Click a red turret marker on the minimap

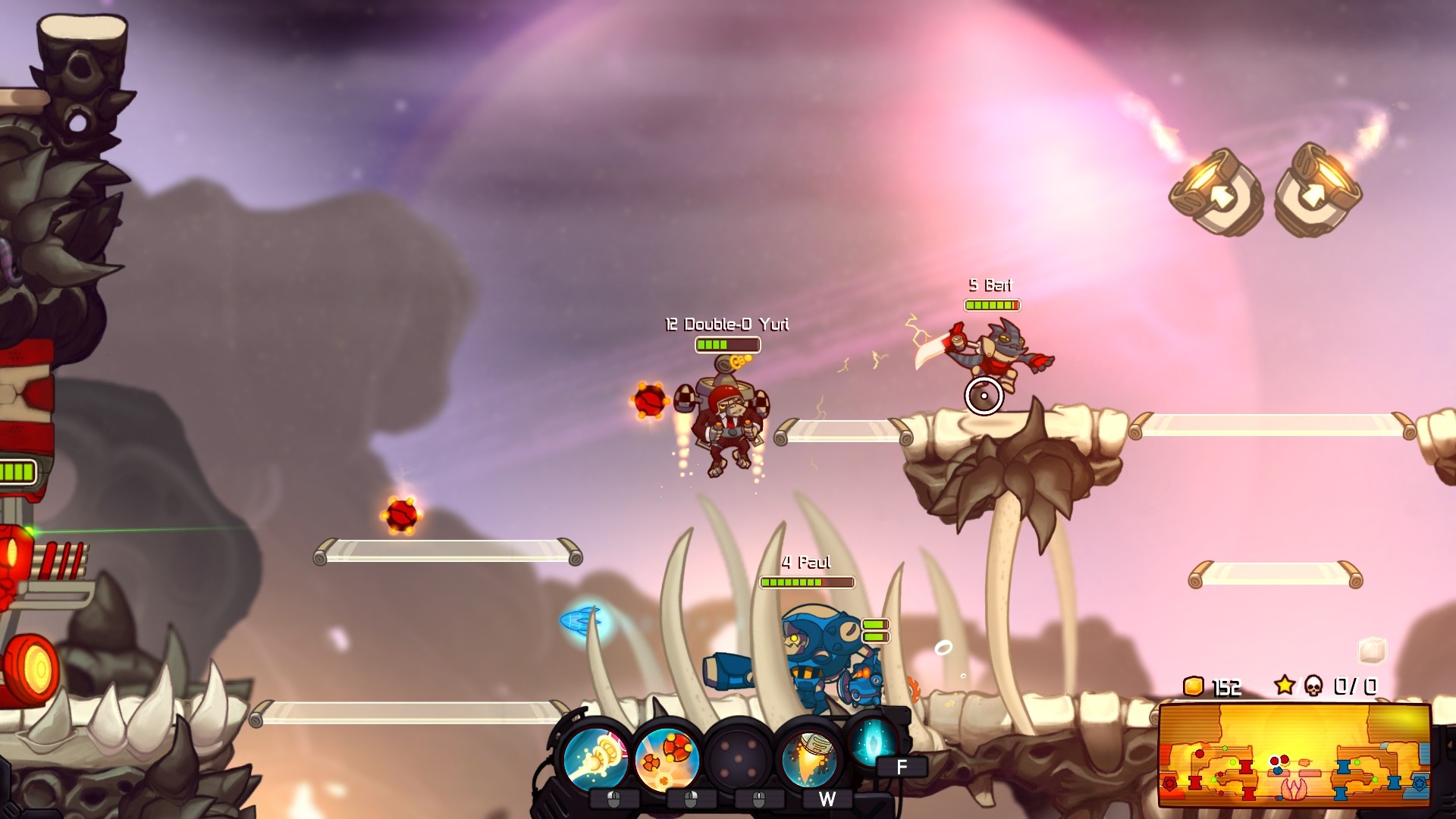tap(1247, 768)
